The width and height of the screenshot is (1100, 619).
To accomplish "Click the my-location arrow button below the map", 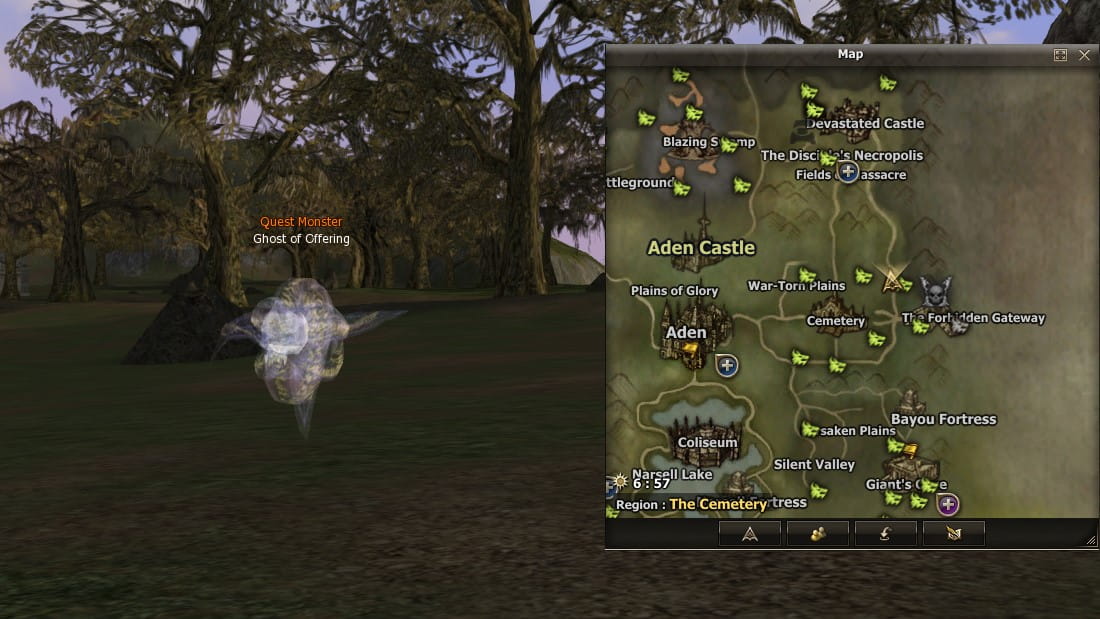I will 750,533.
